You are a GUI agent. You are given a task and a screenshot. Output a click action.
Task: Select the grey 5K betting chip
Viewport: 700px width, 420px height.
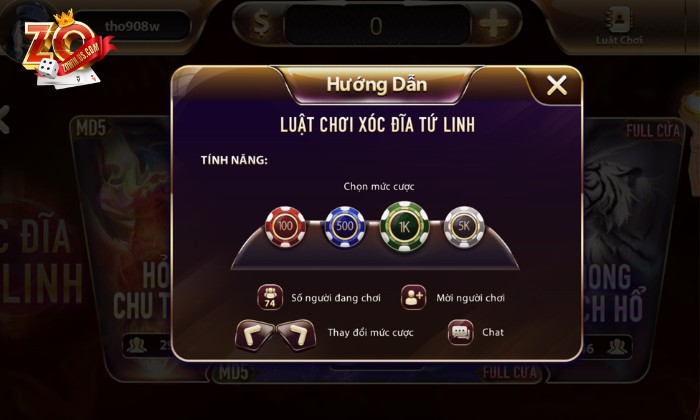463,228
